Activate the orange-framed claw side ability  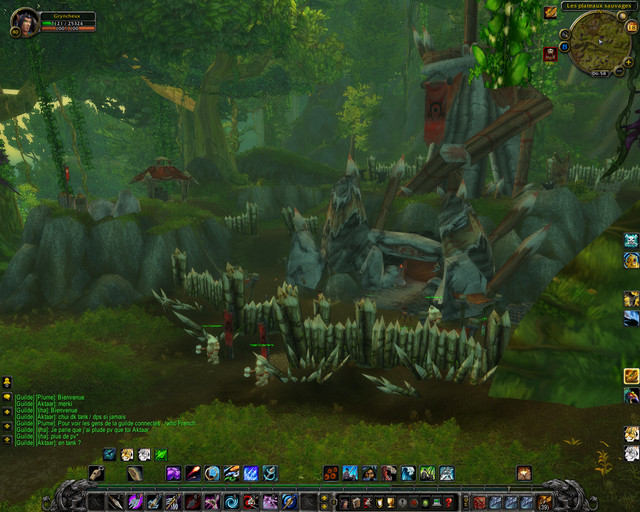pos(631,376)
